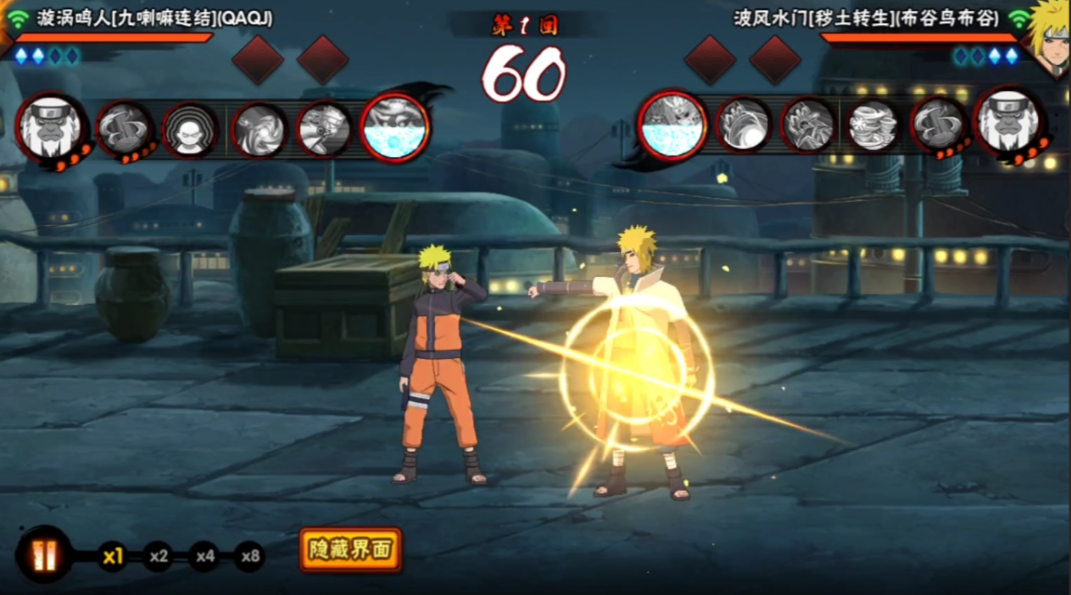1071x595 pixels.
Task: Set playback speed to x1
Action: click(112, 556)
